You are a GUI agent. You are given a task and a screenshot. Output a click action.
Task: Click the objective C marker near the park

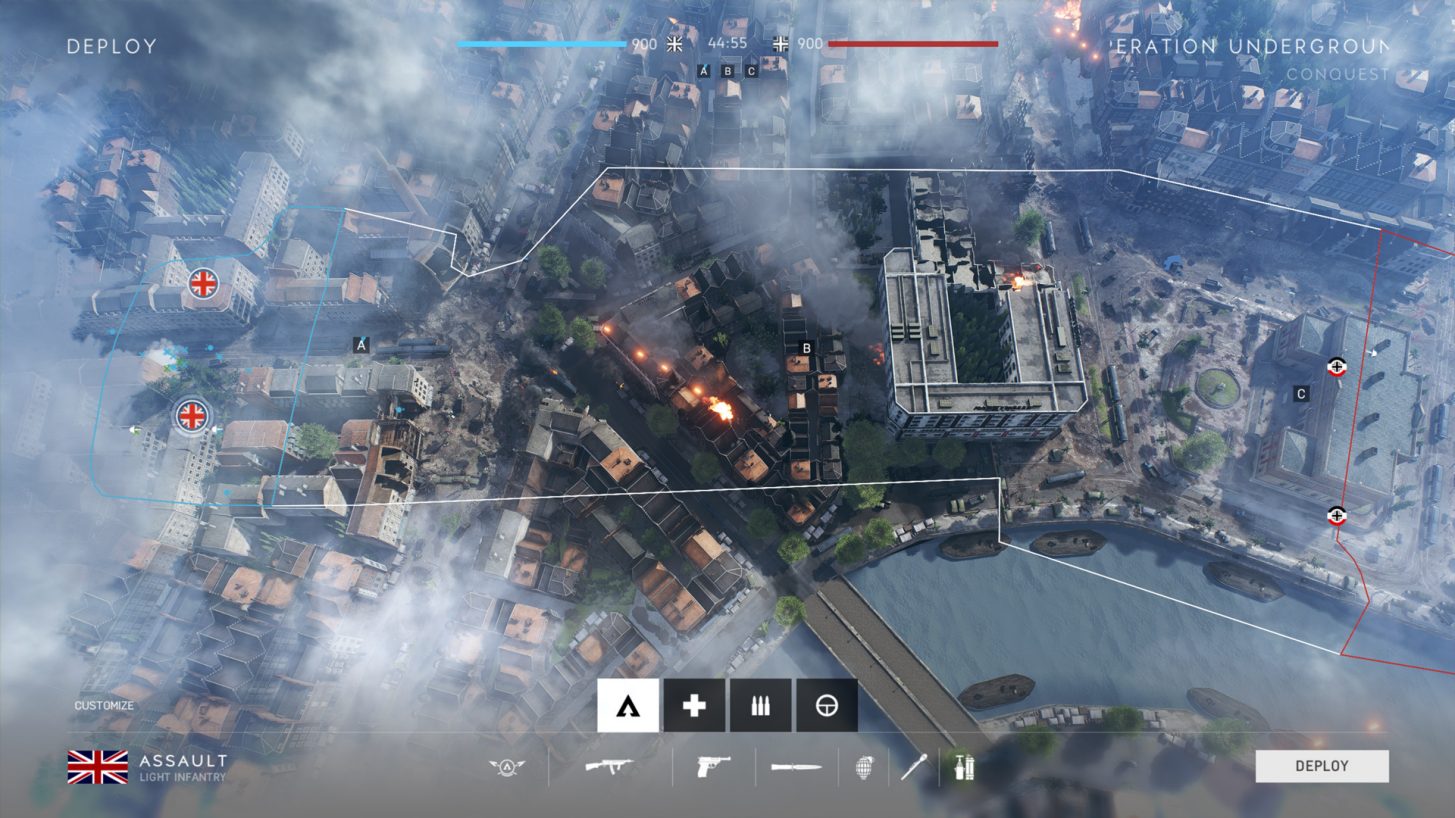click(x=1300, y=393)
